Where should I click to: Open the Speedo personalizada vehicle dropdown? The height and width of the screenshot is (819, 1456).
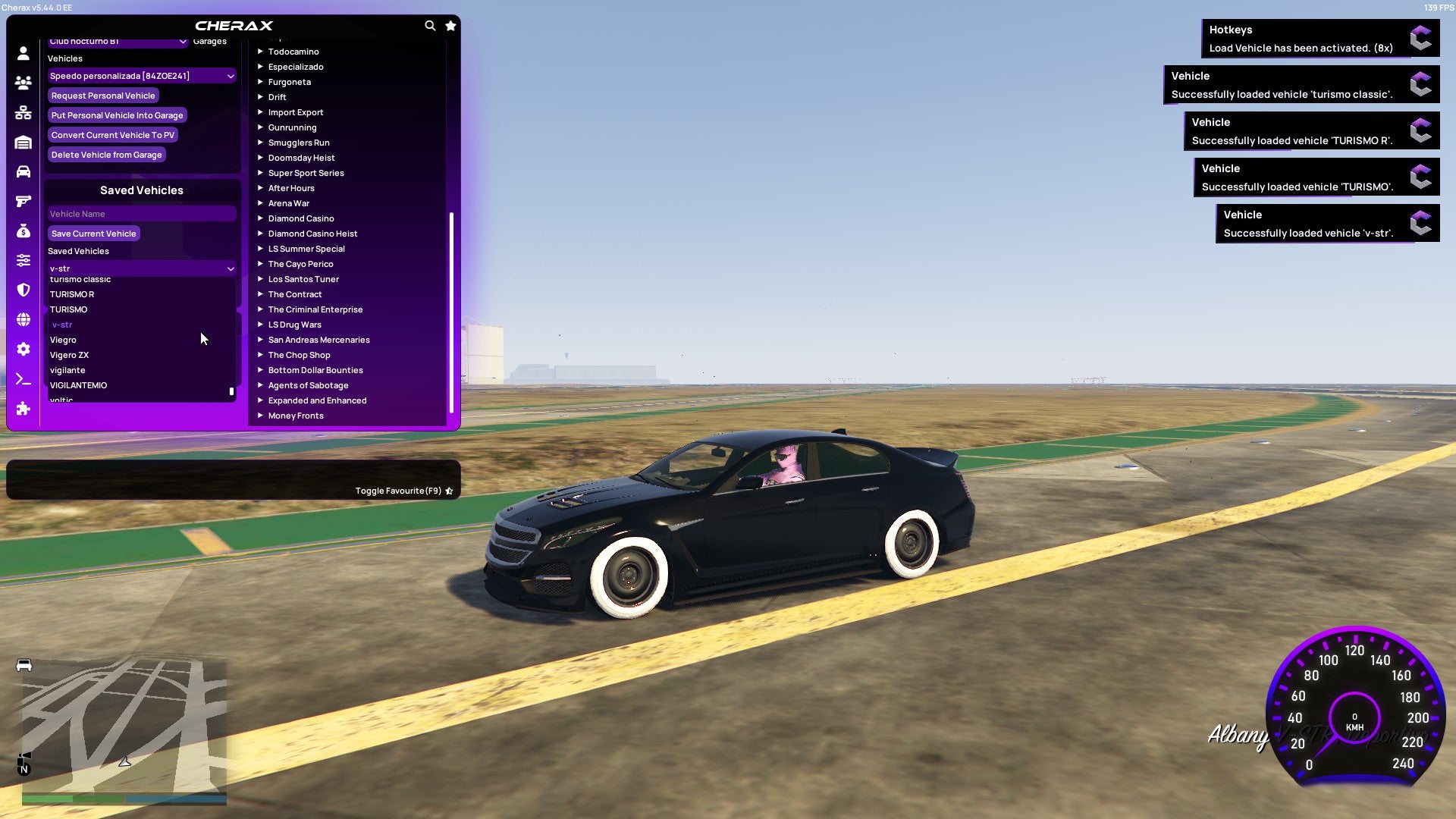pyautogui.click(x=141, y=76)
